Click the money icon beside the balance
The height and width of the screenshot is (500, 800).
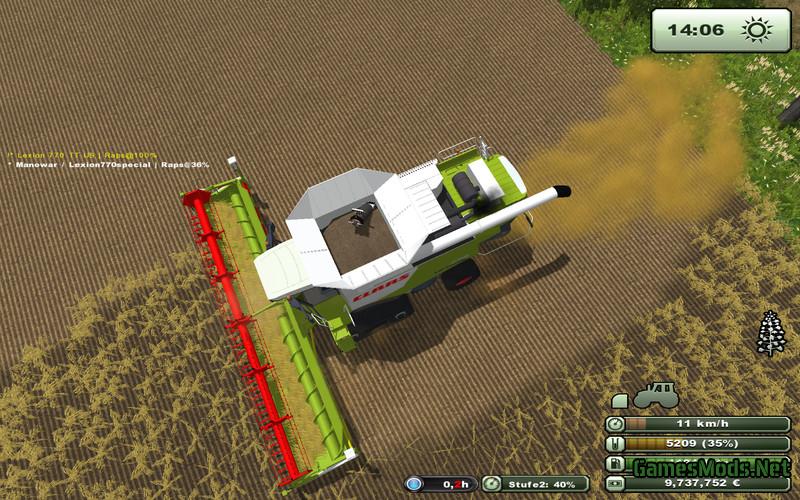coord(614,484)
